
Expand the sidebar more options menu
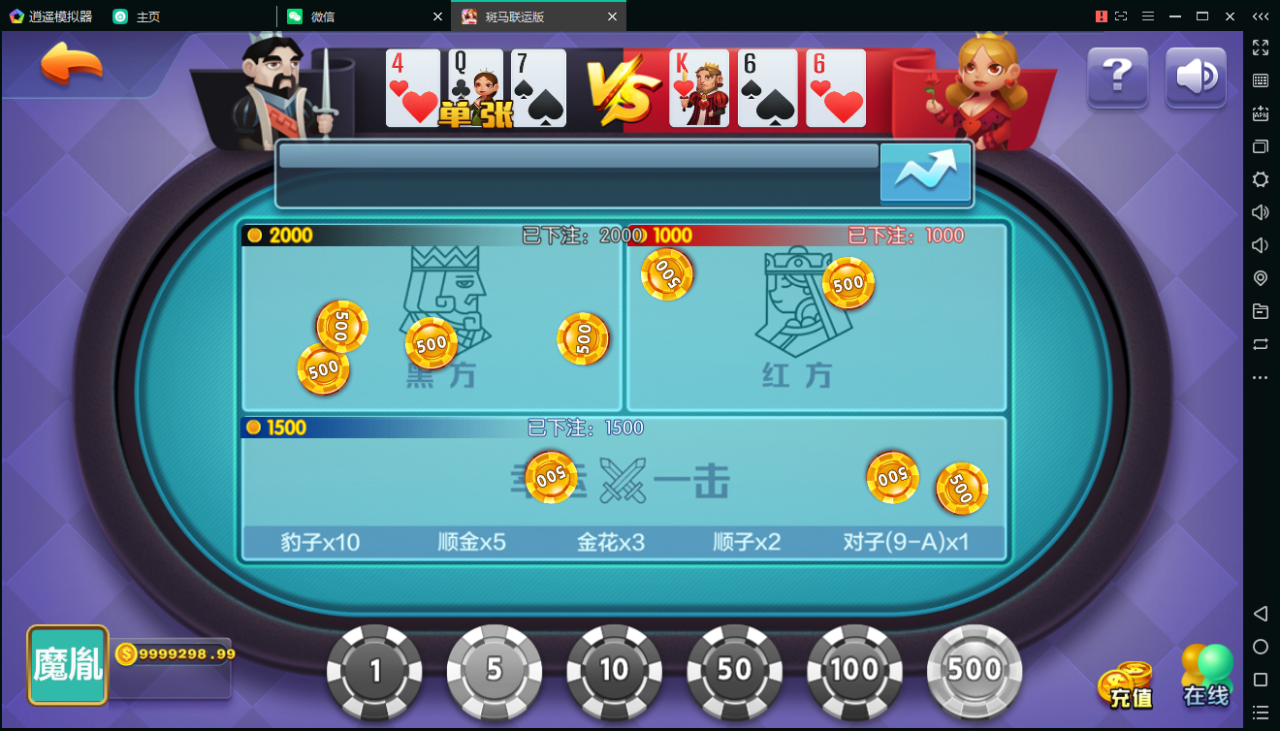click(1260, 377)
